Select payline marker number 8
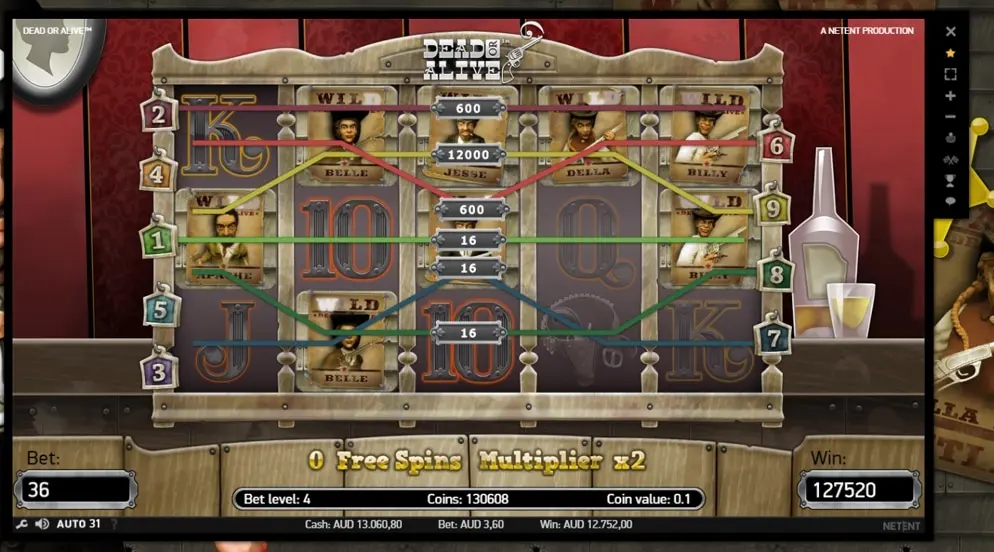This screenshot has height=552, width=994. 775,272
